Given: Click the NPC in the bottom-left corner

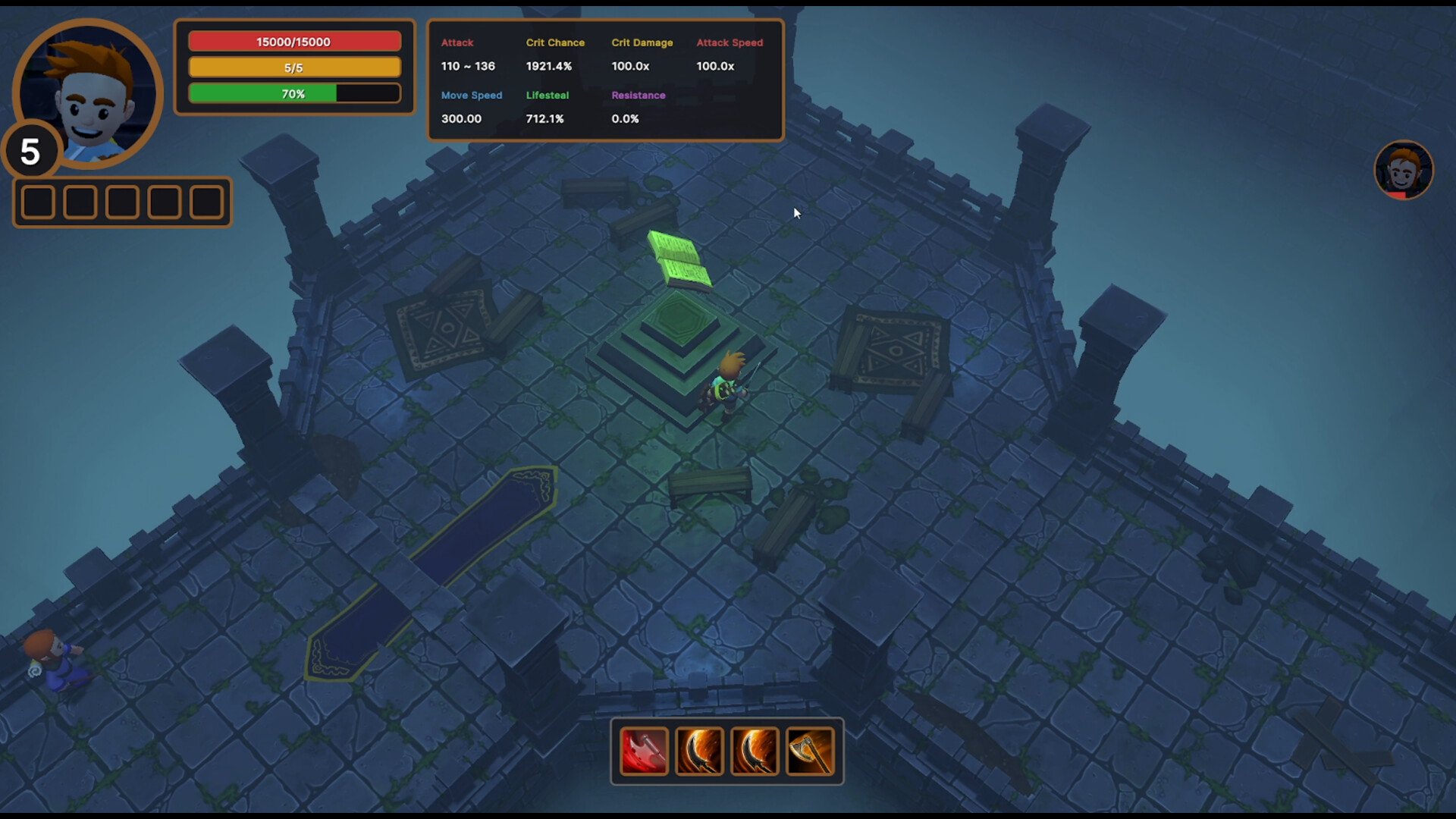Looking at the screenshot, I should tap(57, 664).
